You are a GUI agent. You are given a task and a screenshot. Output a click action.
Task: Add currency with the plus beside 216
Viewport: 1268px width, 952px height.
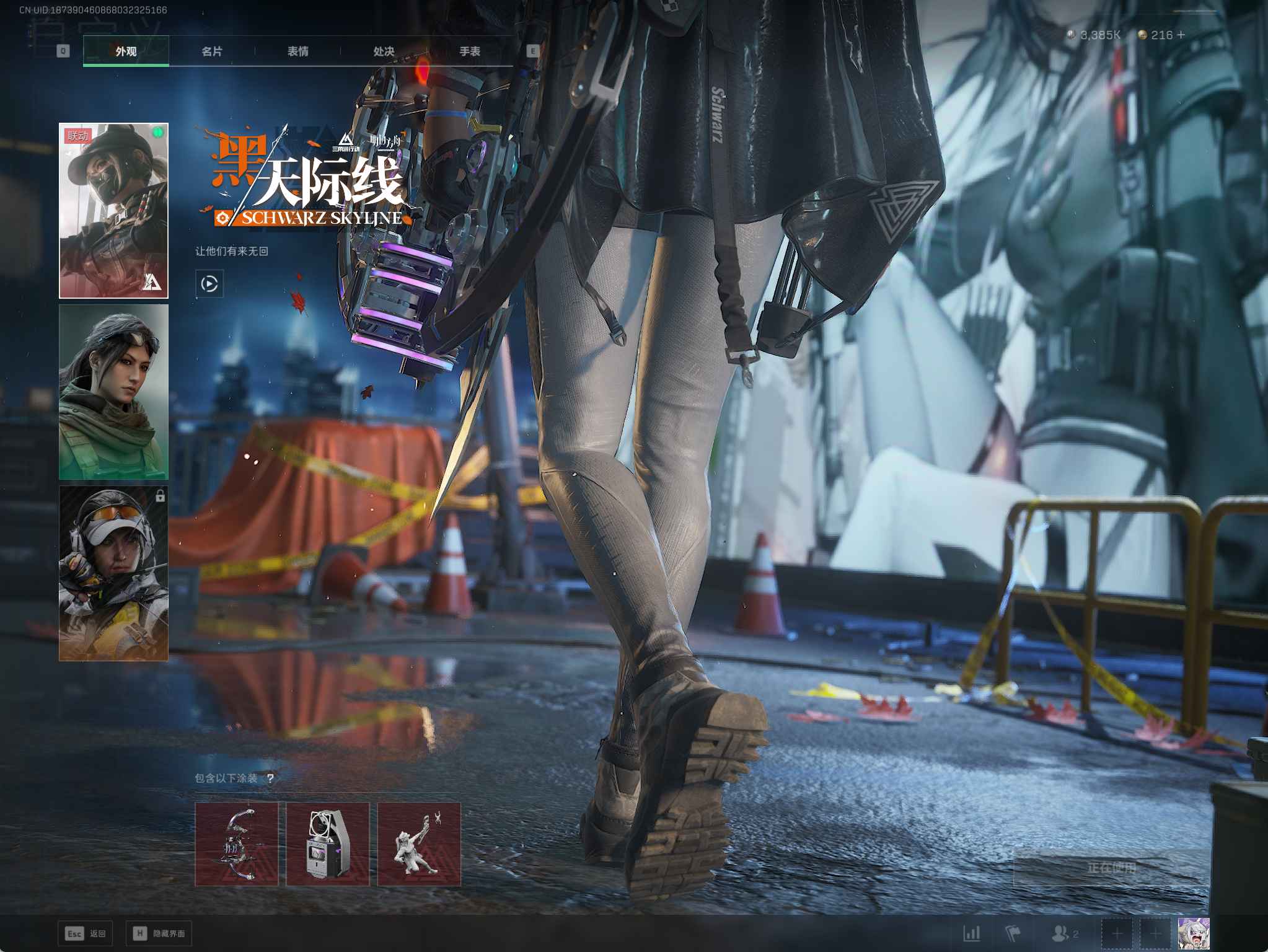(x=1181, y=35)
